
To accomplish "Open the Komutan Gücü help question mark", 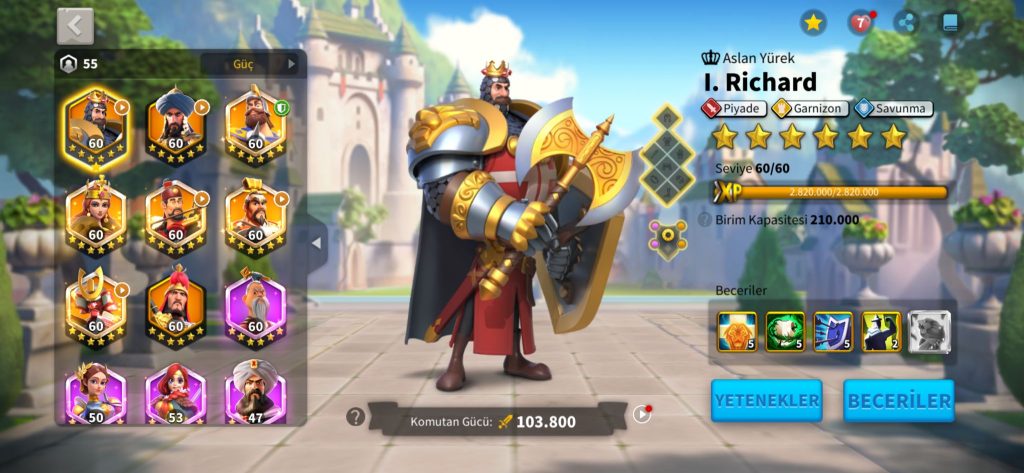I will (x=354, y=416).
